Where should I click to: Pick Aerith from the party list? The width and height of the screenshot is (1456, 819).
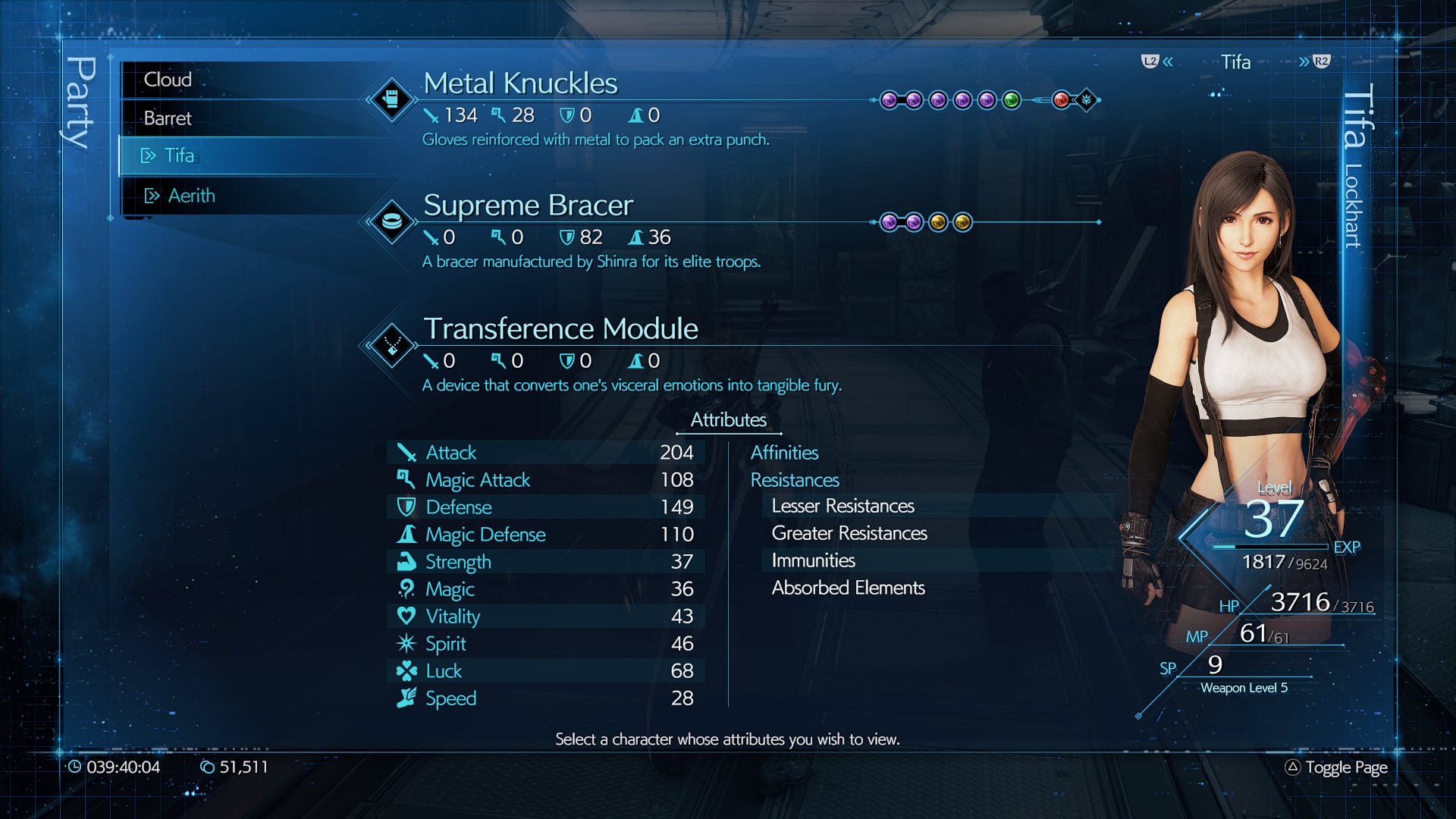tap(191, 196)
